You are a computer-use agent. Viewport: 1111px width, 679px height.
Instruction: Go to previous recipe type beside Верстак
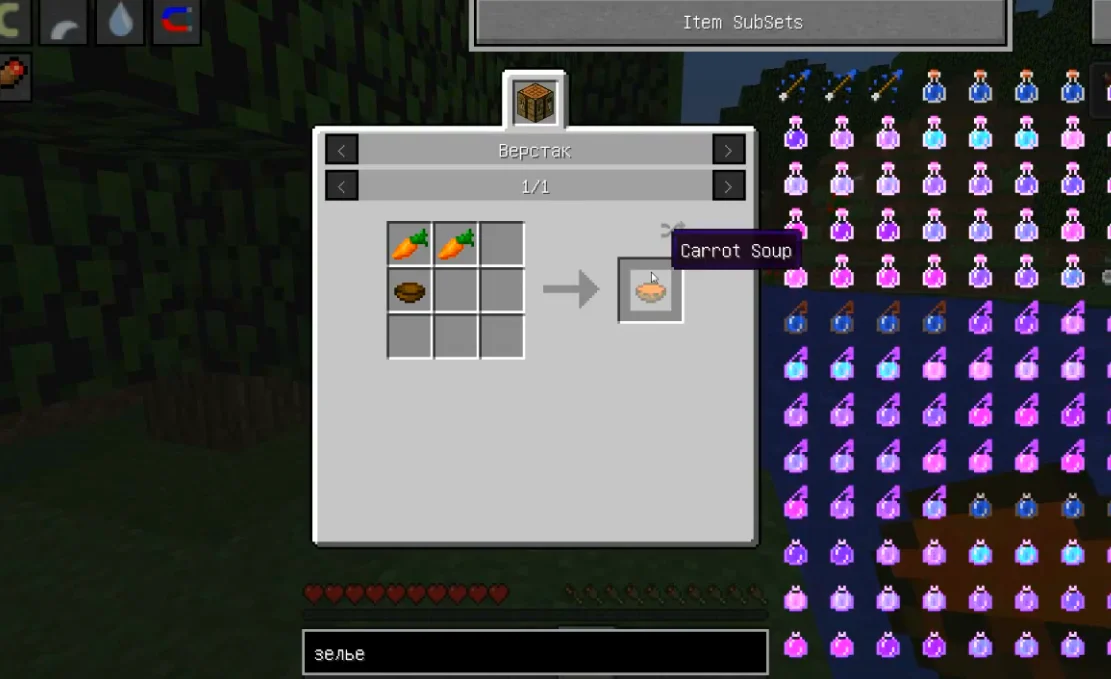click(342, 151)
